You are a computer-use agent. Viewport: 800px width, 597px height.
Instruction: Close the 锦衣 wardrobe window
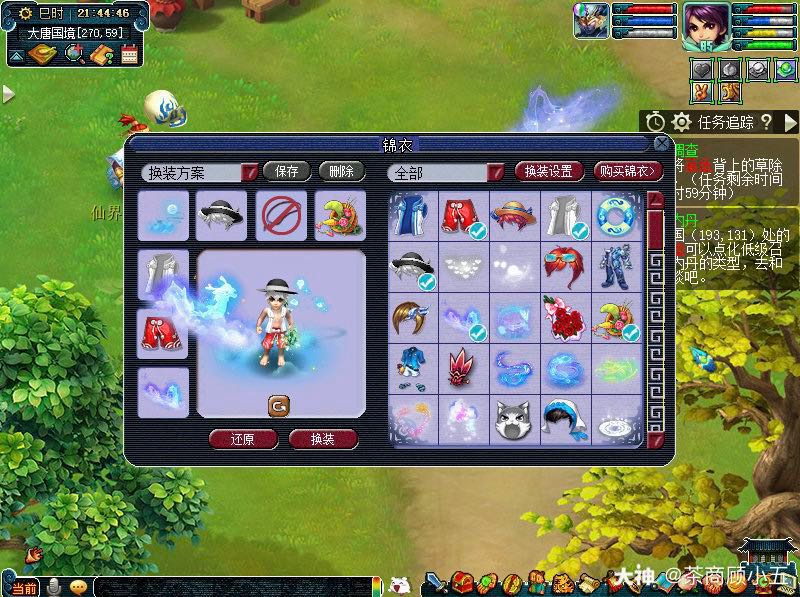660,145
